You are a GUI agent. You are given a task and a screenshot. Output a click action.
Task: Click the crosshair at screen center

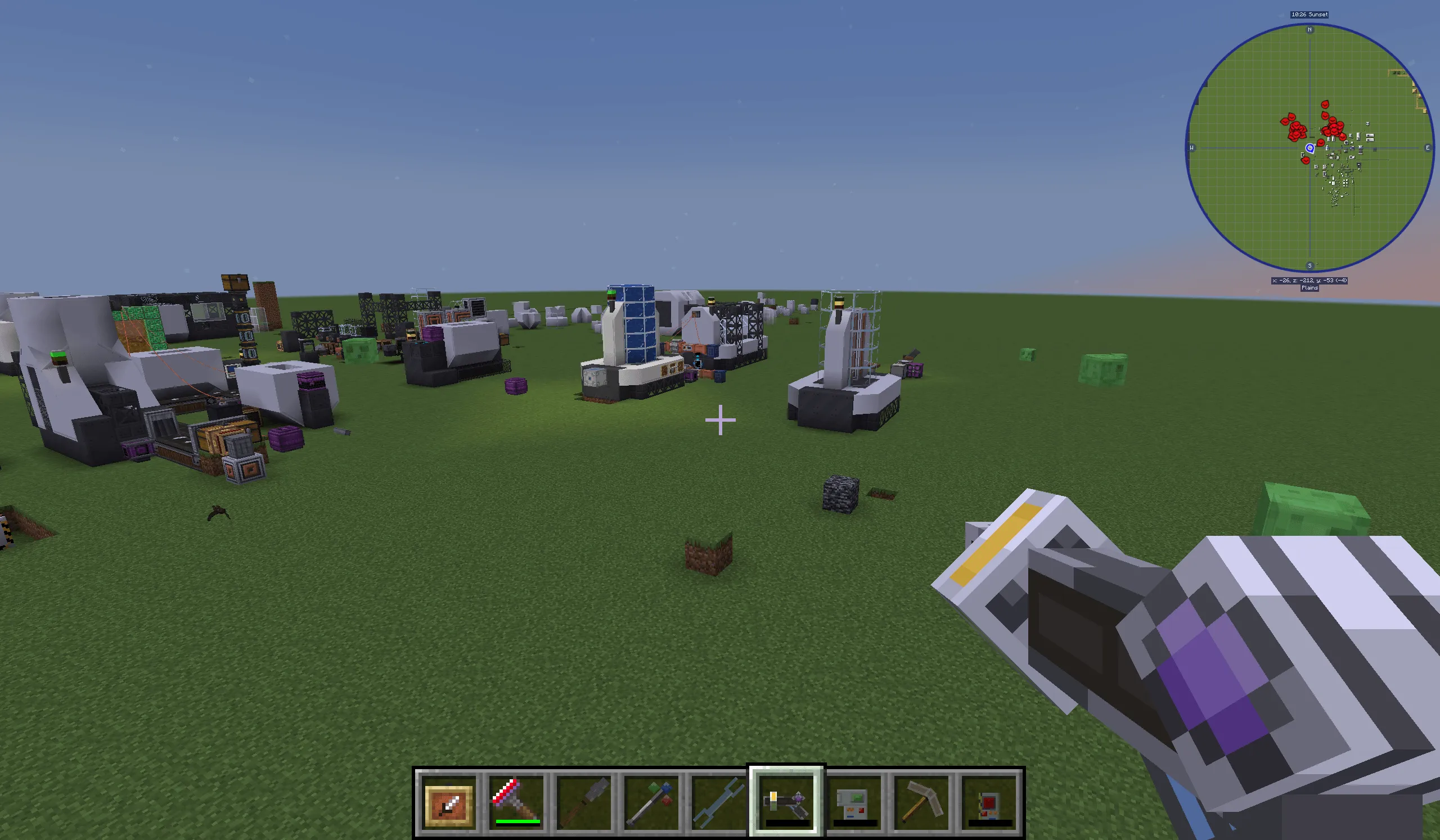(720, 419)
